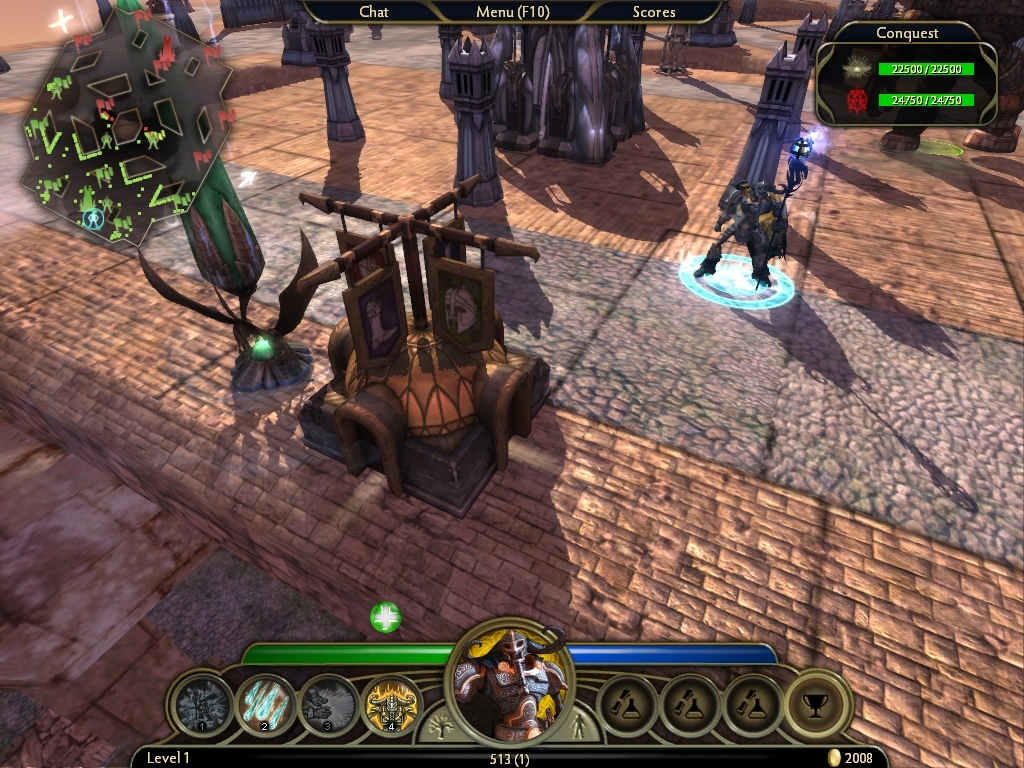Open the character figure icon beside portrait
The height and width of the screenshot is (768, 1024).
point(578,726)
